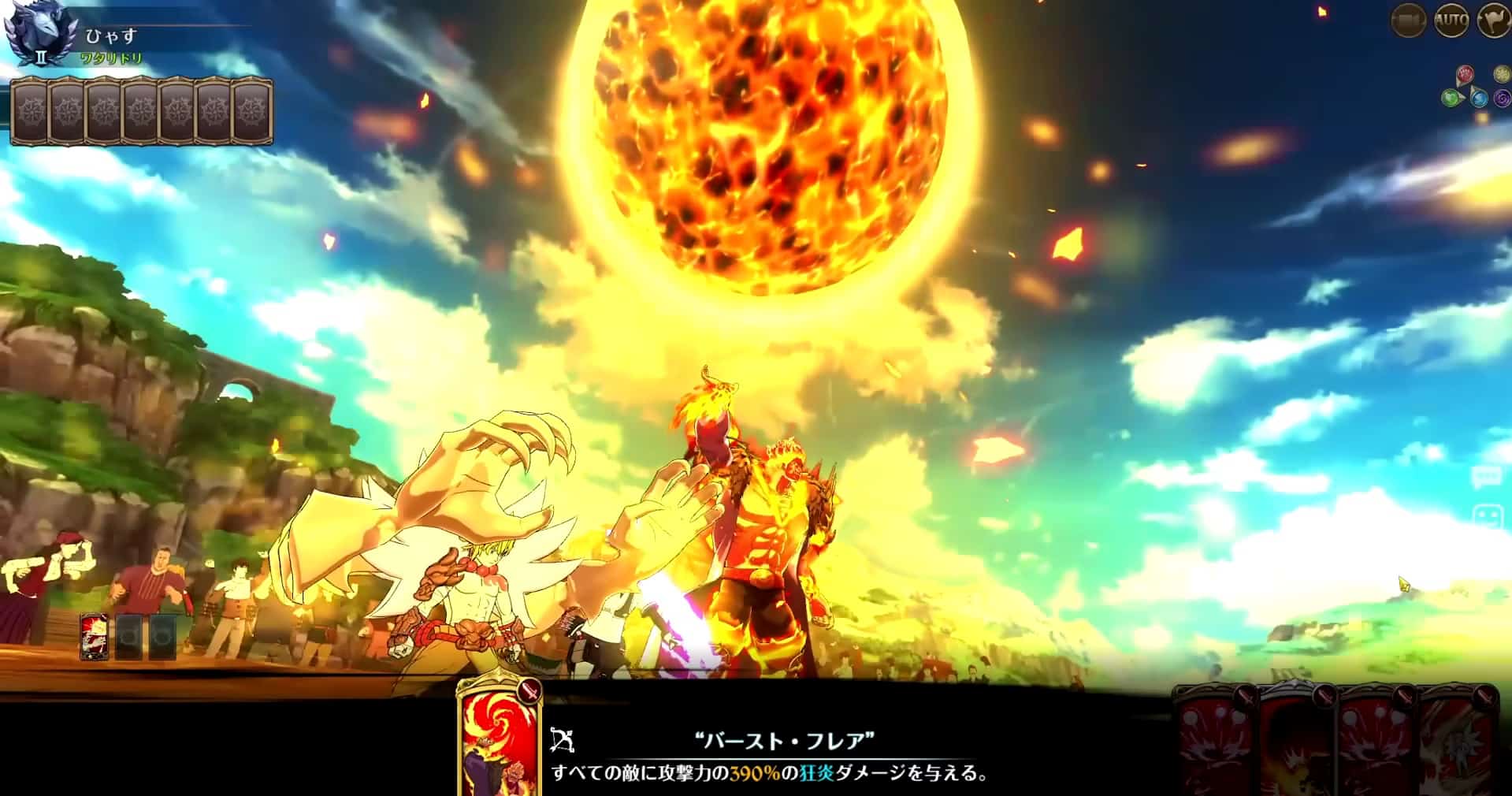Click the purple darkness attribute orb

1502,98
